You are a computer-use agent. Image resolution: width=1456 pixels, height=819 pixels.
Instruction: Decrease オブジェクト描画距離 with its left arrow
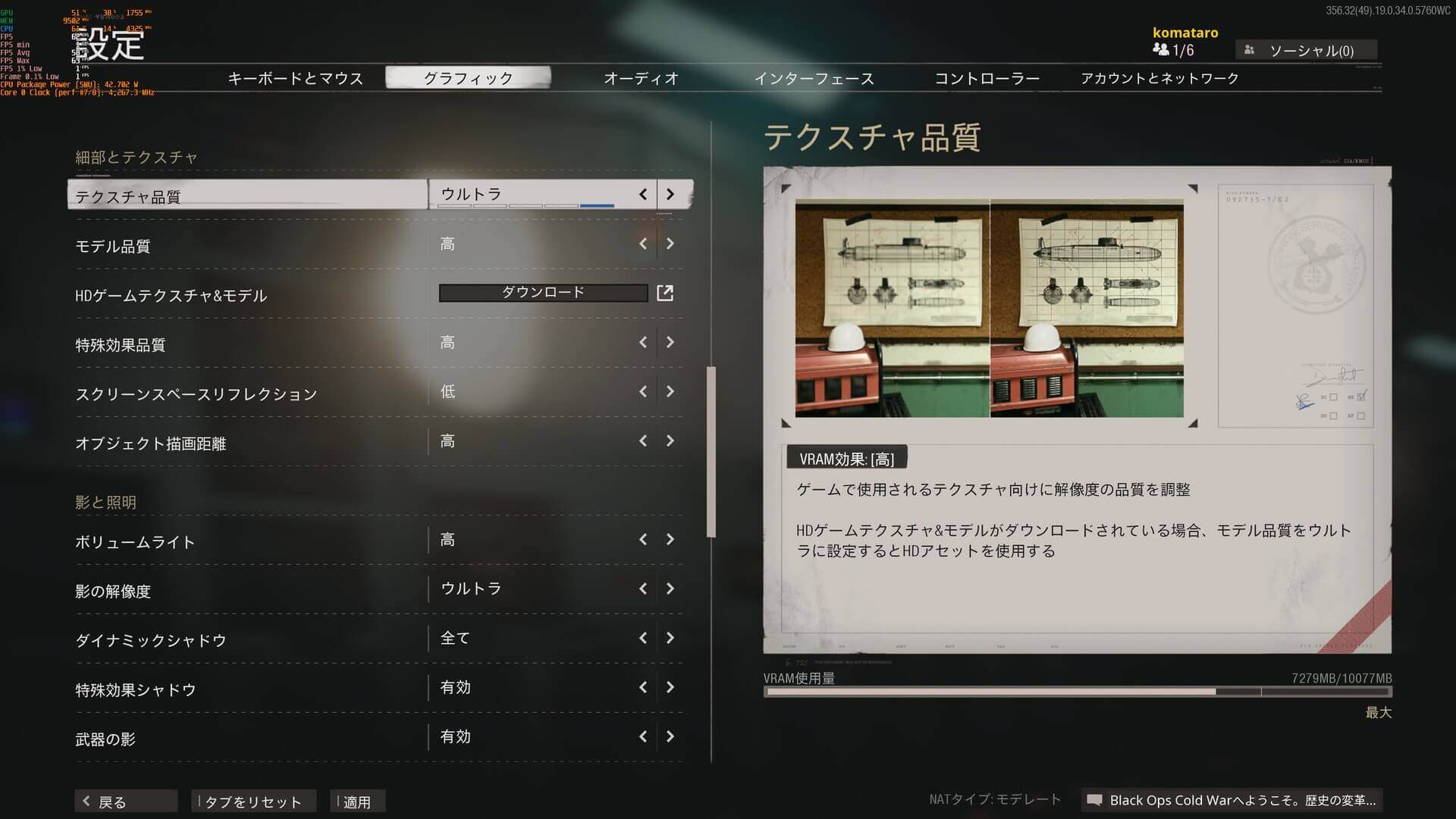(x=643, y=441)
